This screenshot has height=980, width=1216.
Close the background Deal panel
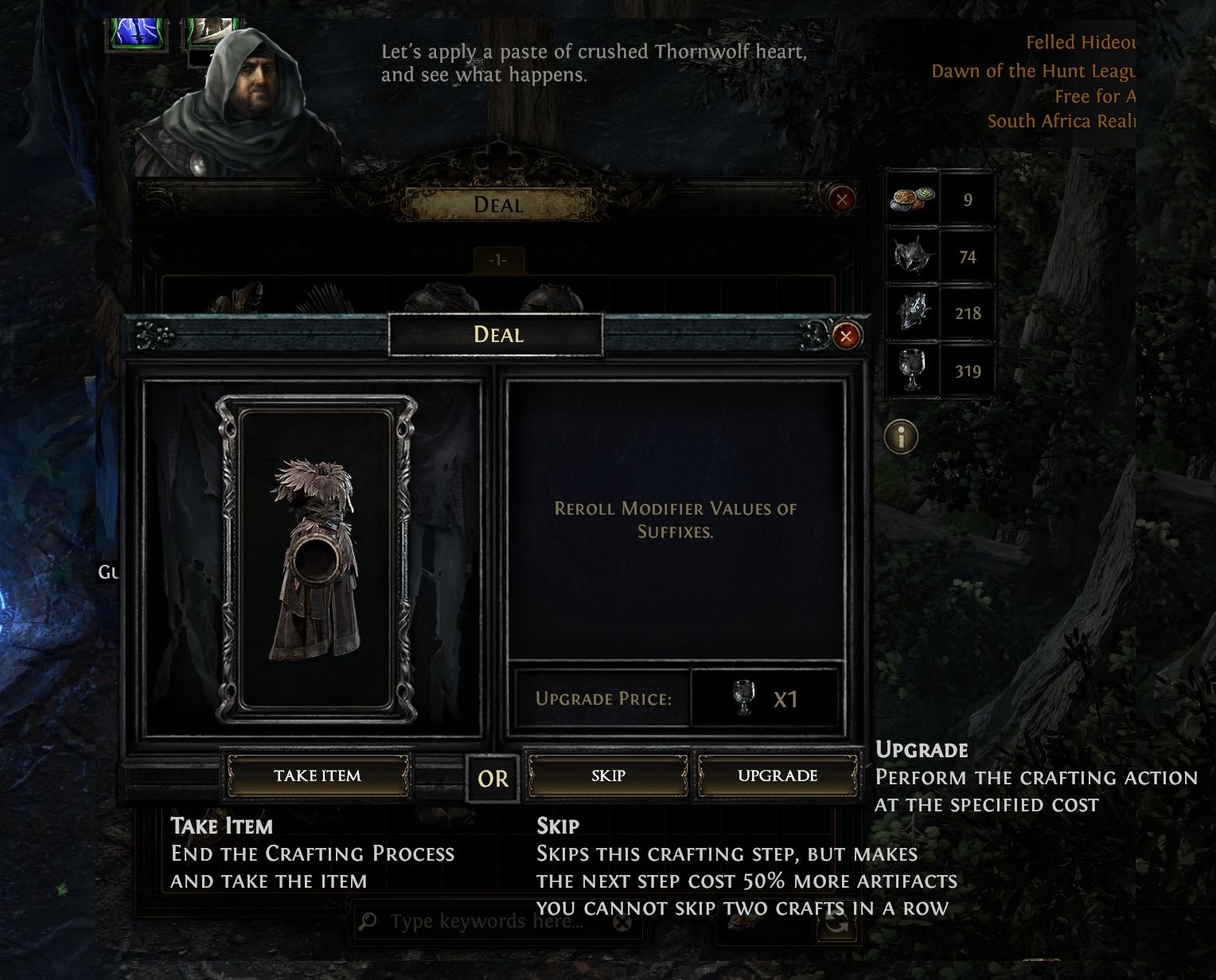point(842,199)
